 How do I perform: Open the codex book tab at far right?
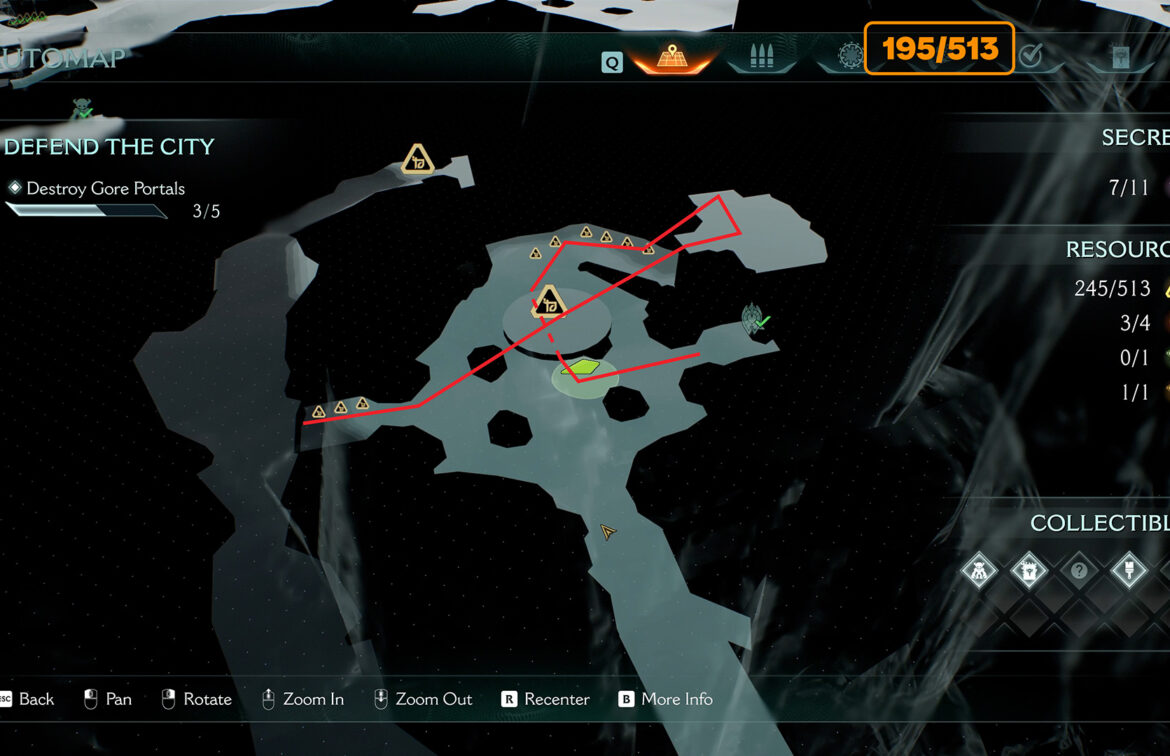1120,58
